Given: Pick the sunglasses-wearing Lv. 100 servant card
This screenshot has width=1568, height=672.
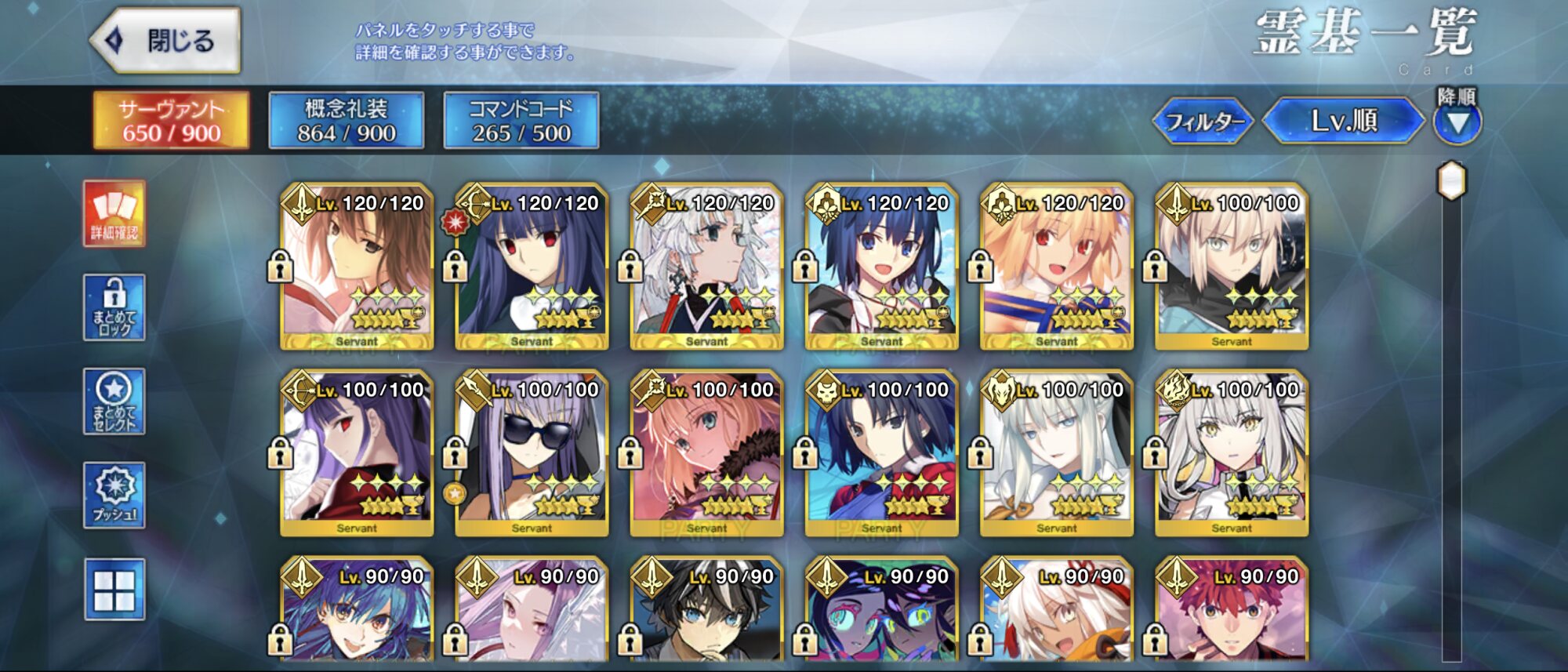Looking at the screenshot, I should tap(532, 453).
